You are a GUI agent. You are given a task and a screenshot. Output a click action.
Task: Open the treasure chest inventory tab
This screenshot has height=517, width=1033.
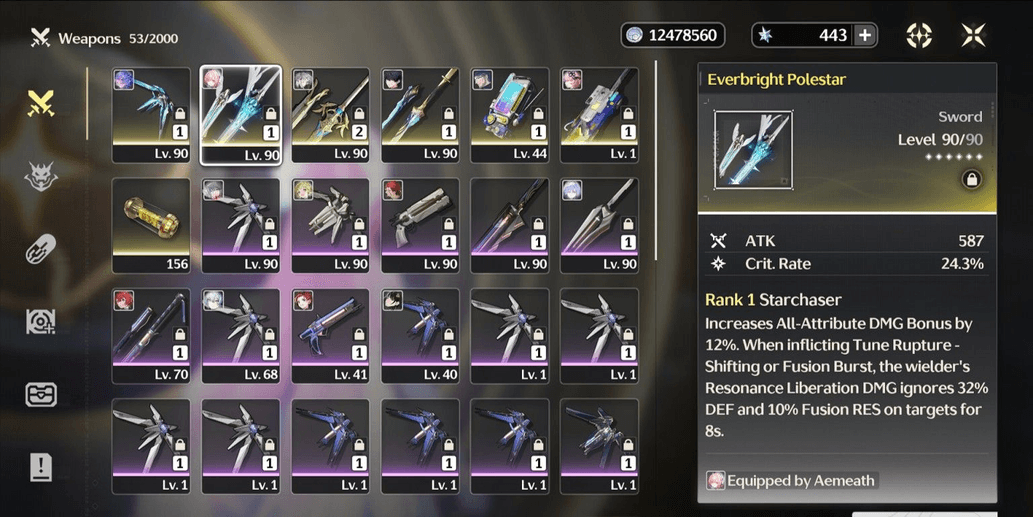click(41, 394)
